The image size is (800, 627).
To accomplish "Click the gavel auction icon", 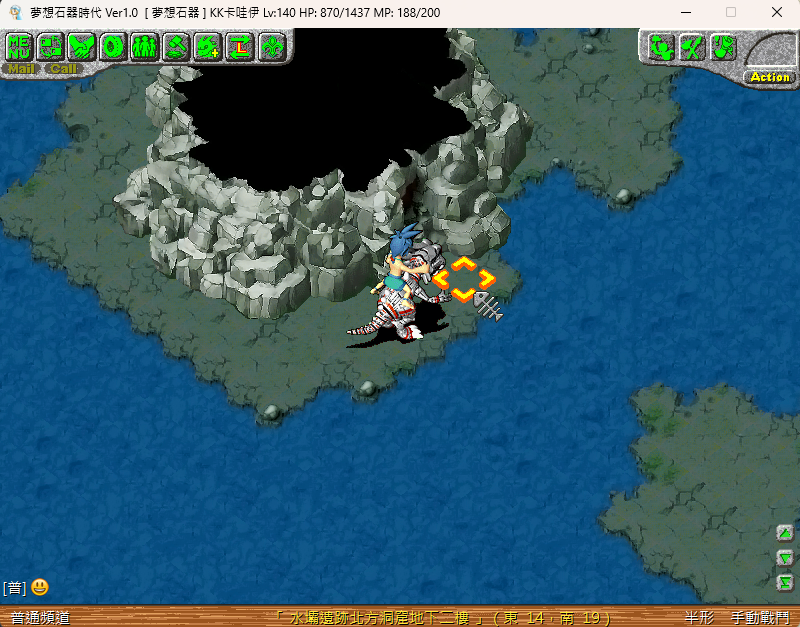I will click(x=176, y=46).
